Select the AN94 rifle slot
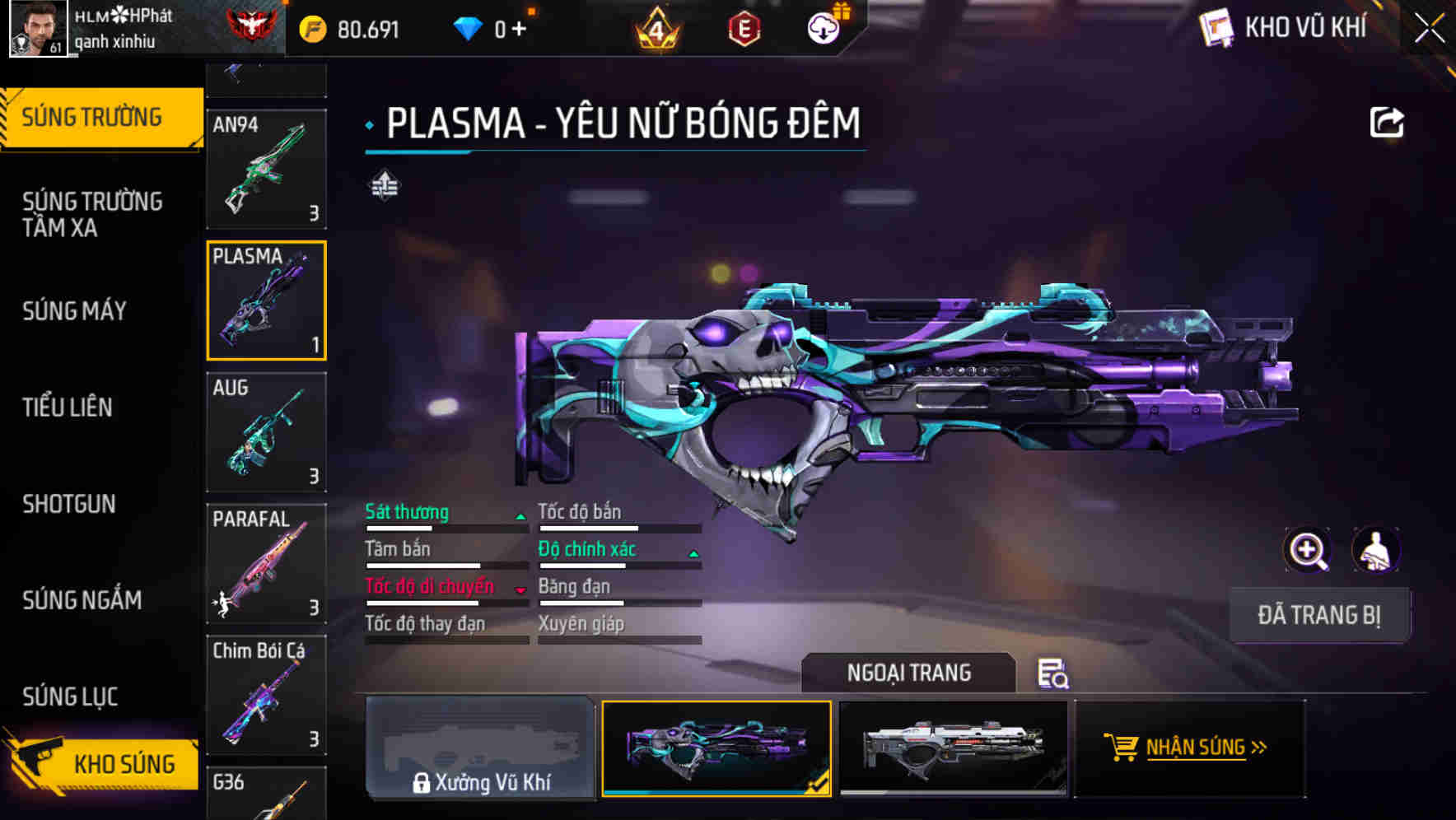 tap(266, 169)
